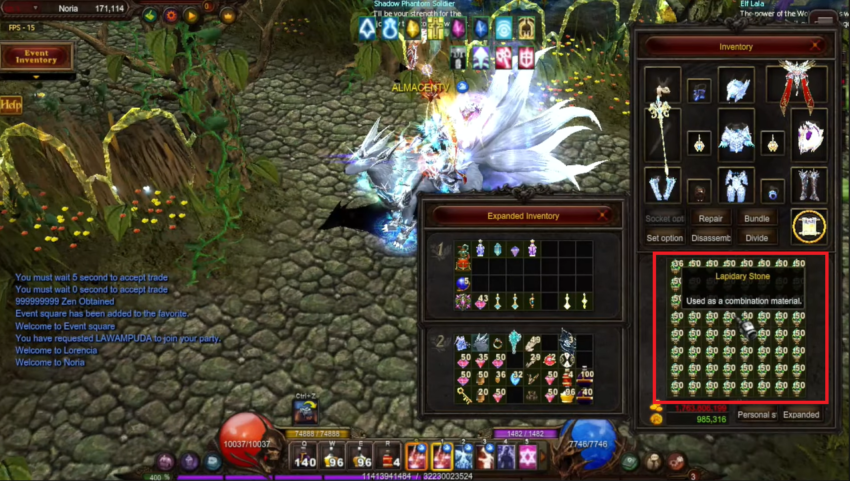Select the equipped boots slot
850x481 pixels.
coord(809,184)
